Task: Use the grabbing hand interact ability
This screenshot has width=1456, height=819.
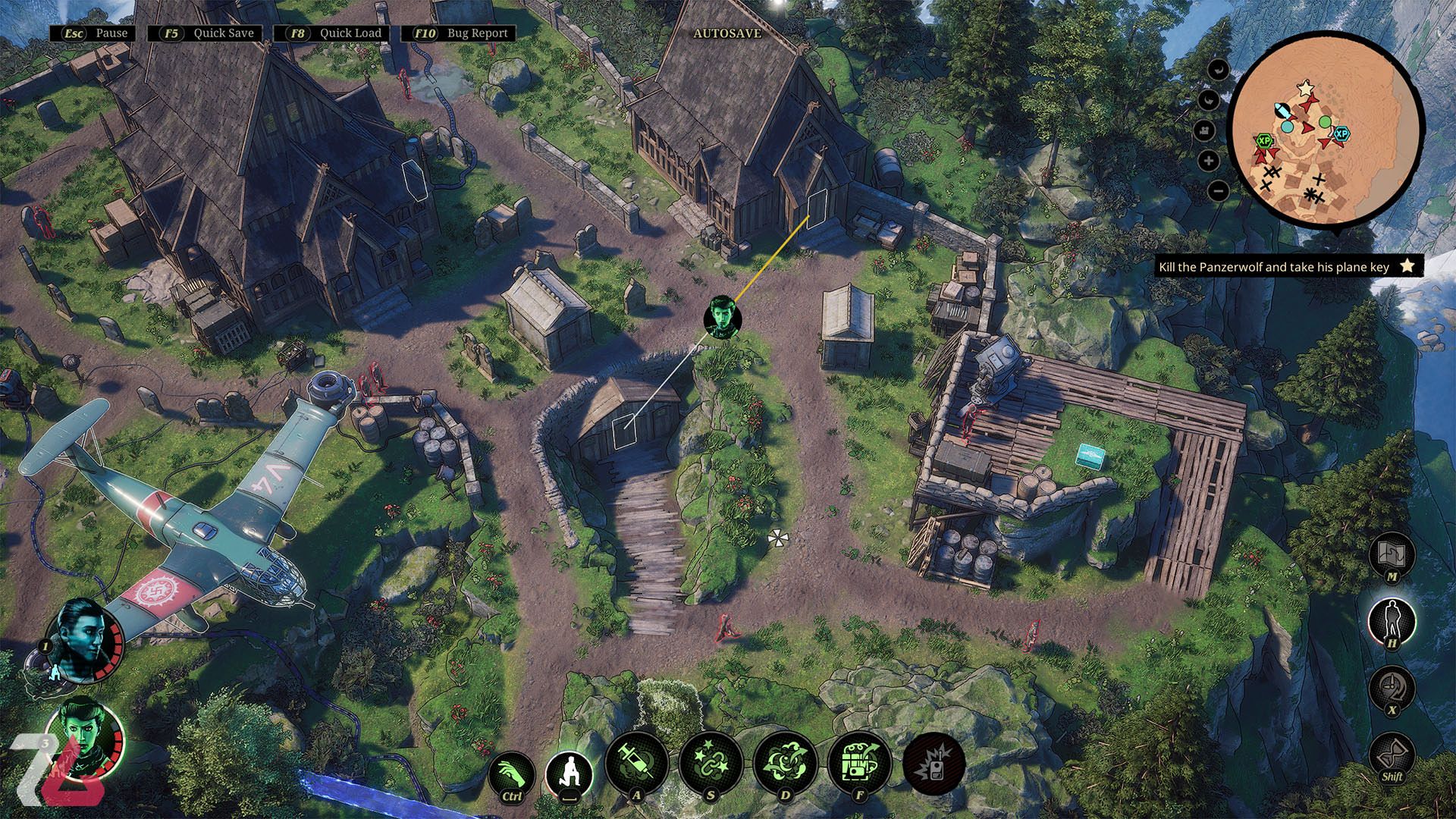Action: pyautogui.click(x=512, y=775)
